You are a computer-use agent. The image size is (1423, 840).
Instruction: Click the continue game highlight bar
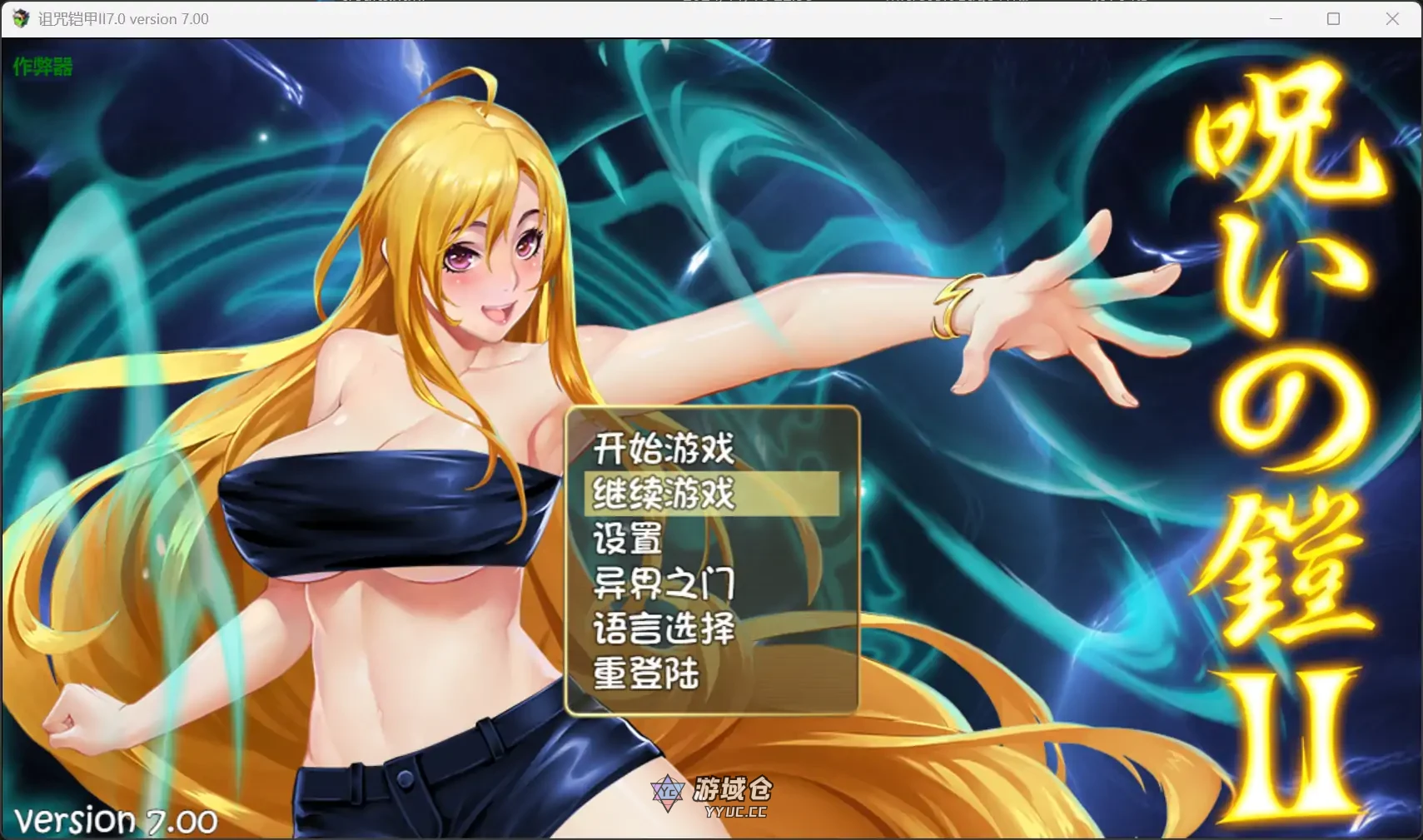click(x=712, y=494)
